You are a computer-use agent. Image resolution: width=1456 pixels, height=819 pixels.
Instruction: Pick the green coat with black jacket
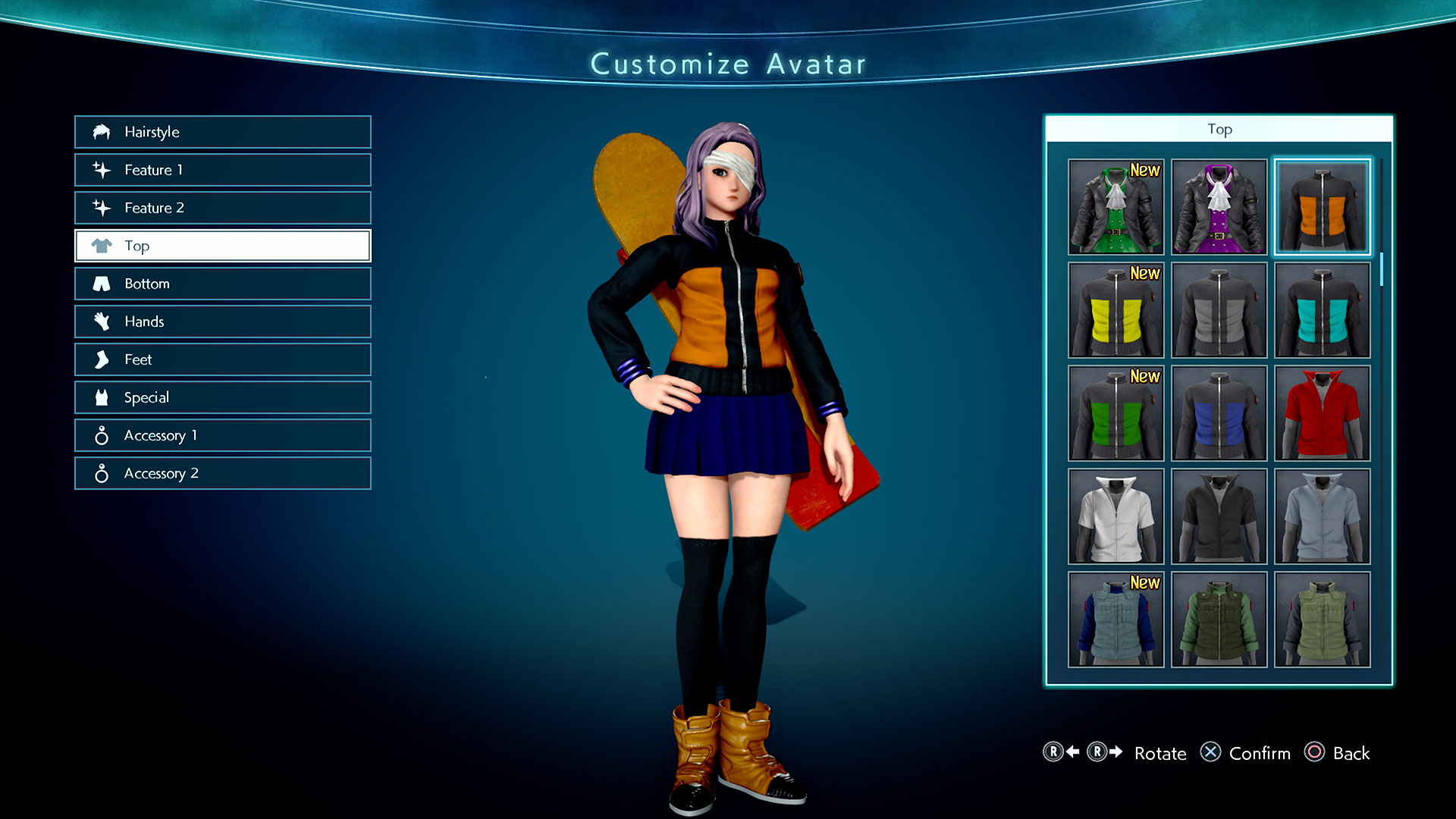(x=1116, y=207)
